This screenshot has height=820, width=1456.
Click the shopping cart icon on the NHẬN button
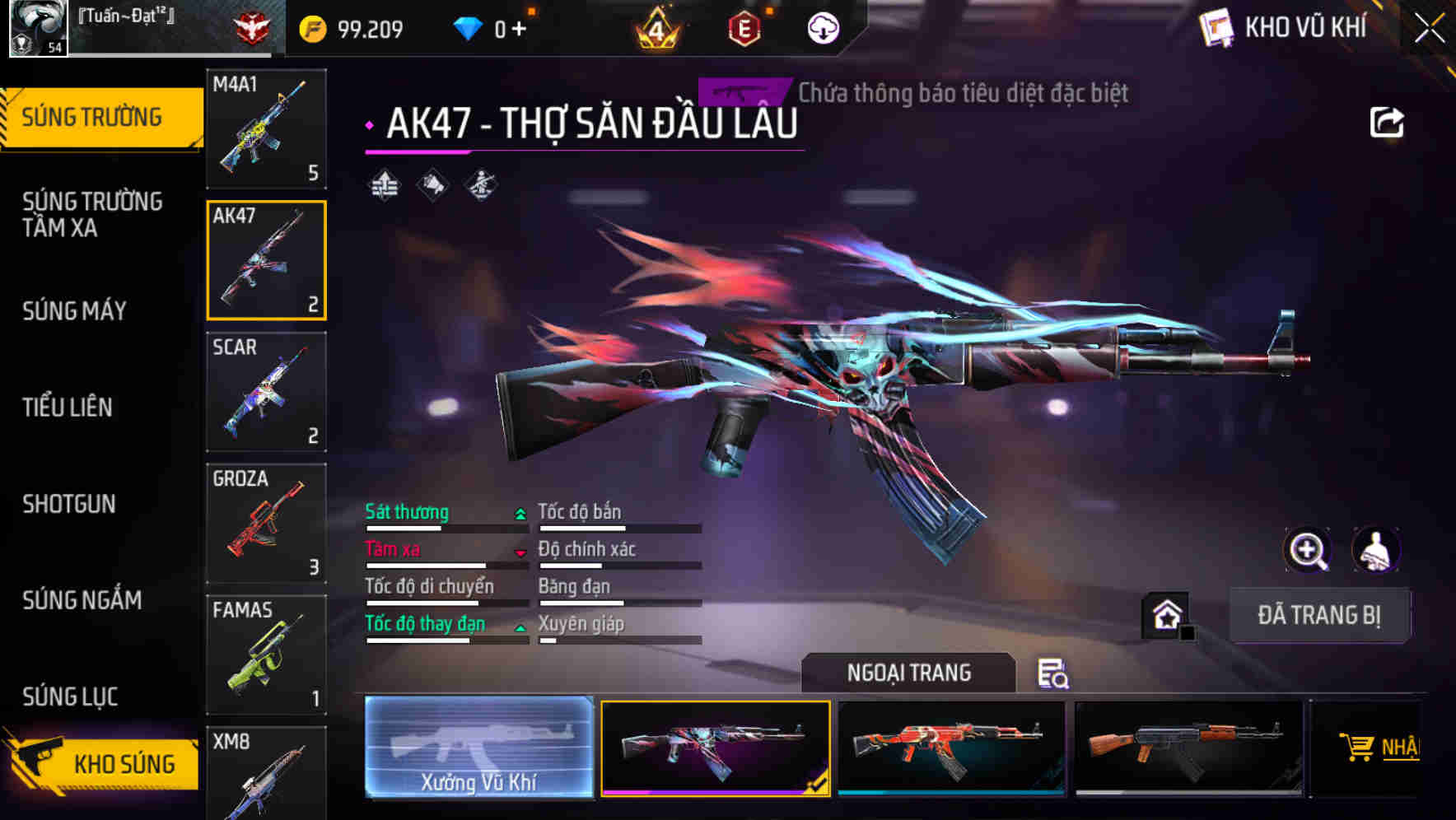1358,748
